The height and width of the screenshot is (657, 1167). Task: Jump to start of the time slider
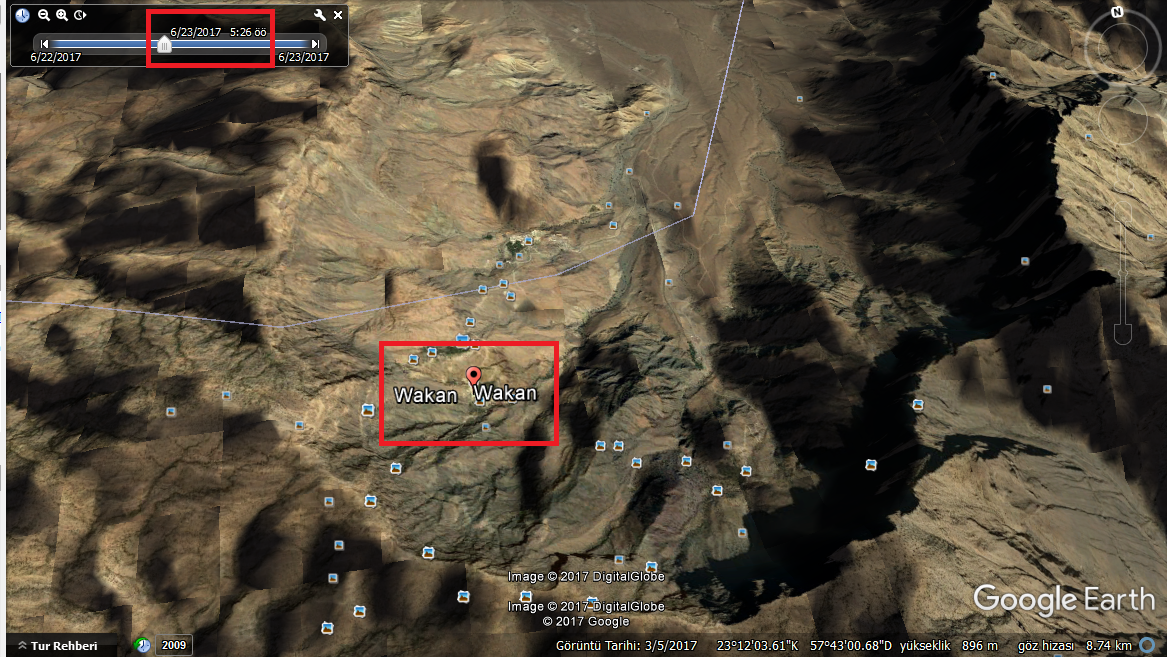click(44, 44)
